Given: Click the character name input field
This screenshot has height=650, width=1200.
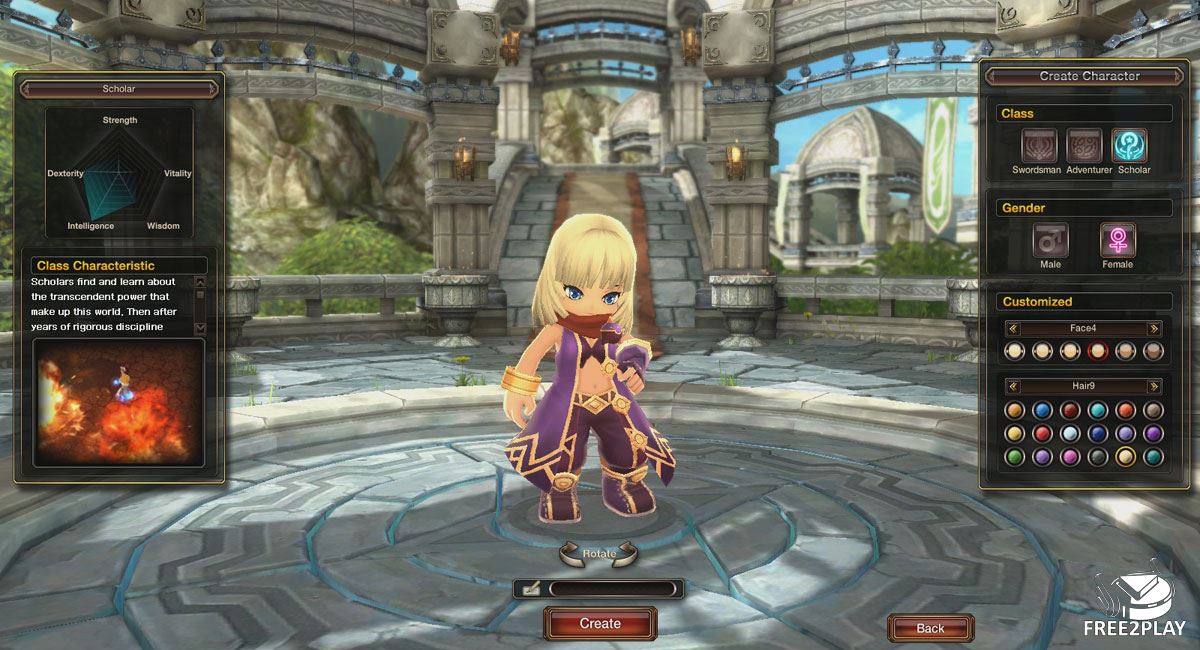Looking at the screenshot, I should point(612,589).
